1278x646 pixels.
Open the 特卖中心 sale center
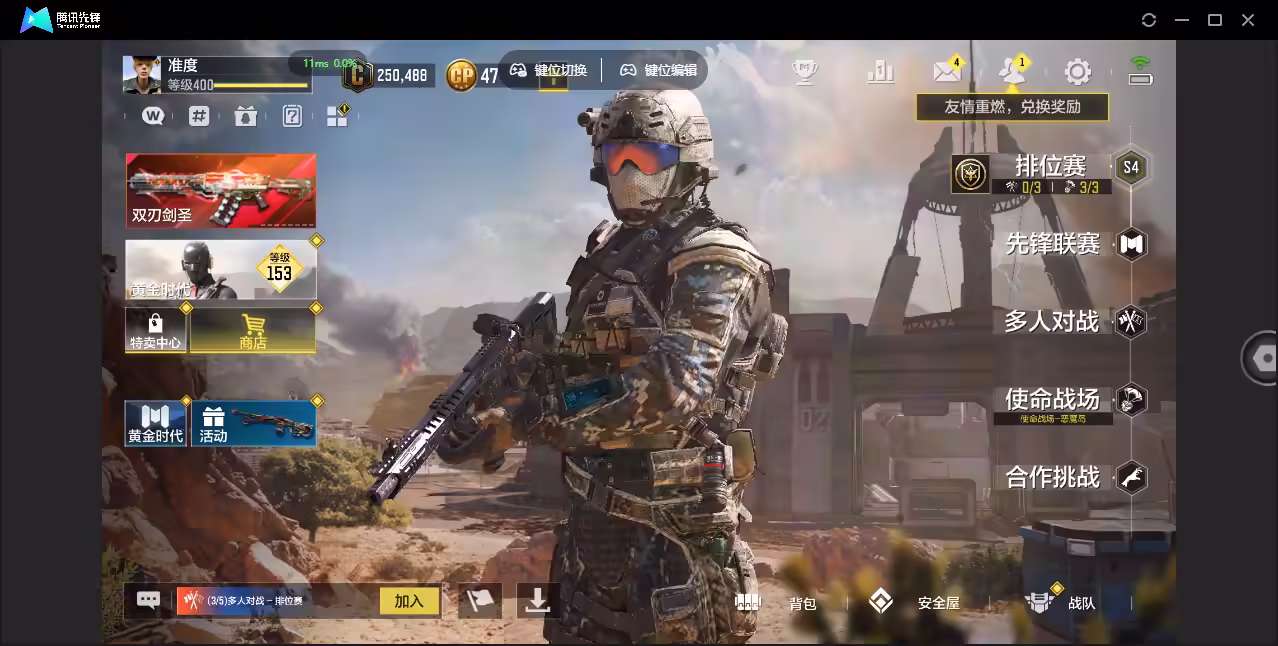(x=155, y=330)
